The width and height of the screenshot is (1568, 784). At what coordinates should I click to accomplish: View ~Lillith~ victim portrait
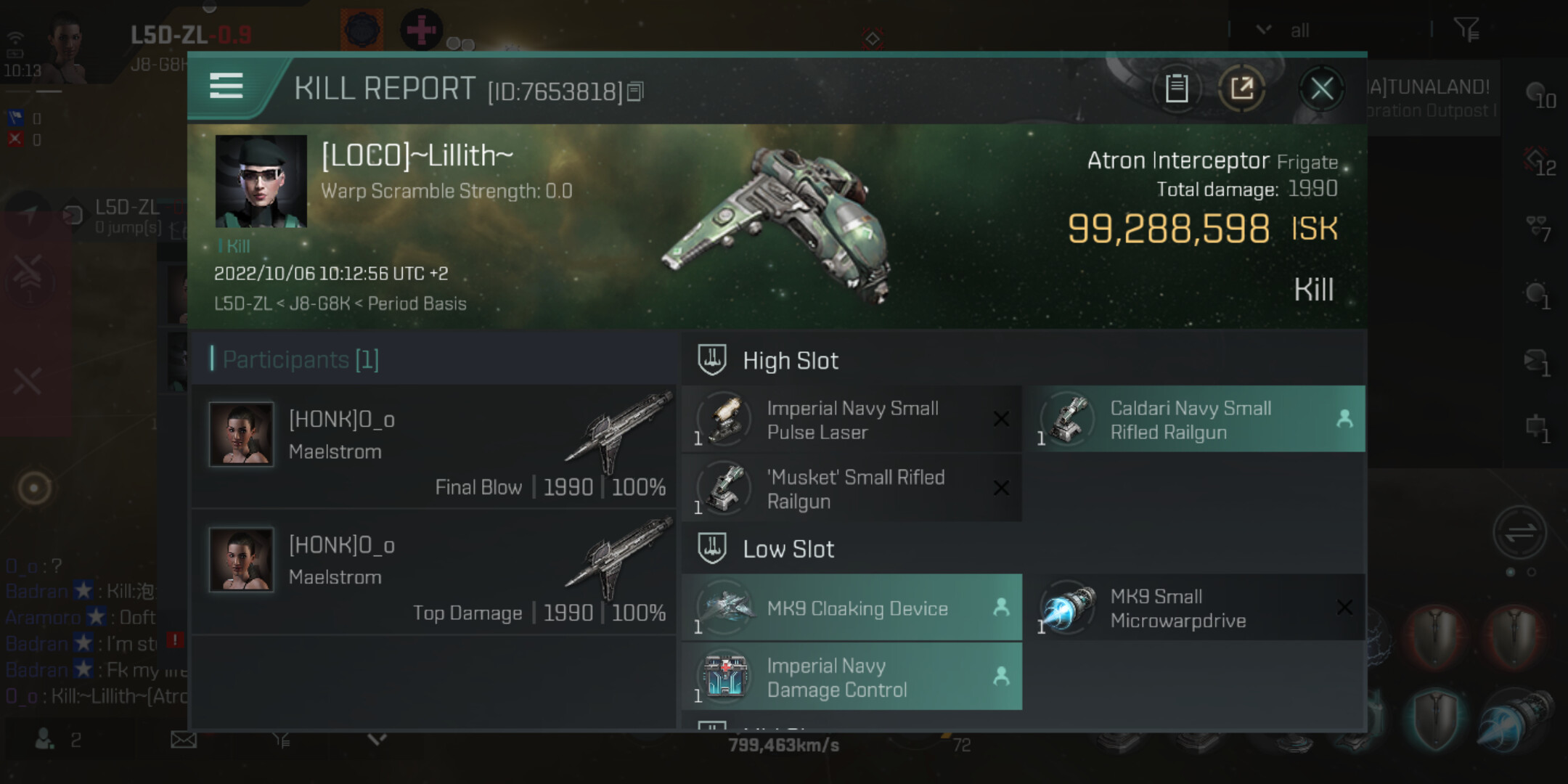261,181
